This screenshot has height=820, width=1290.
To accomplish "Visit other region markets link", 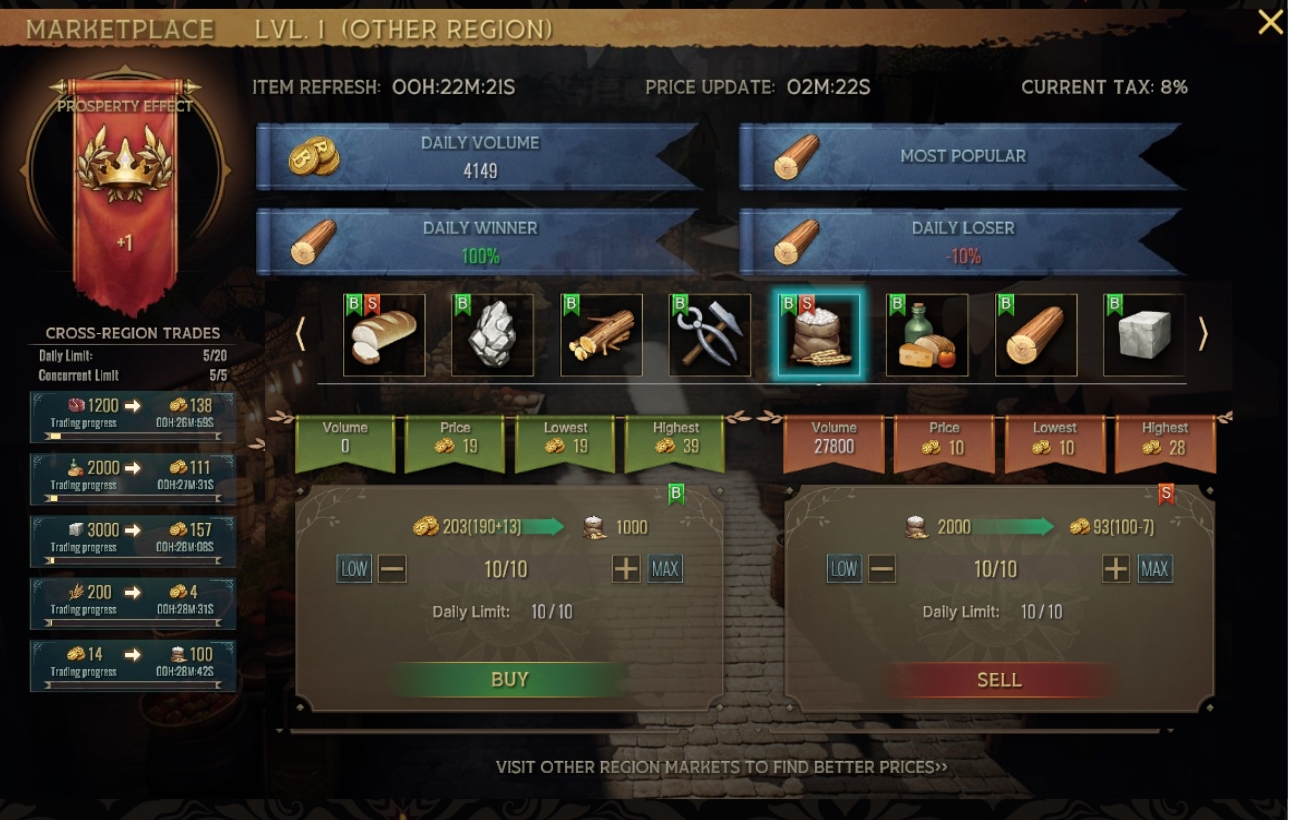I will coord(721,767).
